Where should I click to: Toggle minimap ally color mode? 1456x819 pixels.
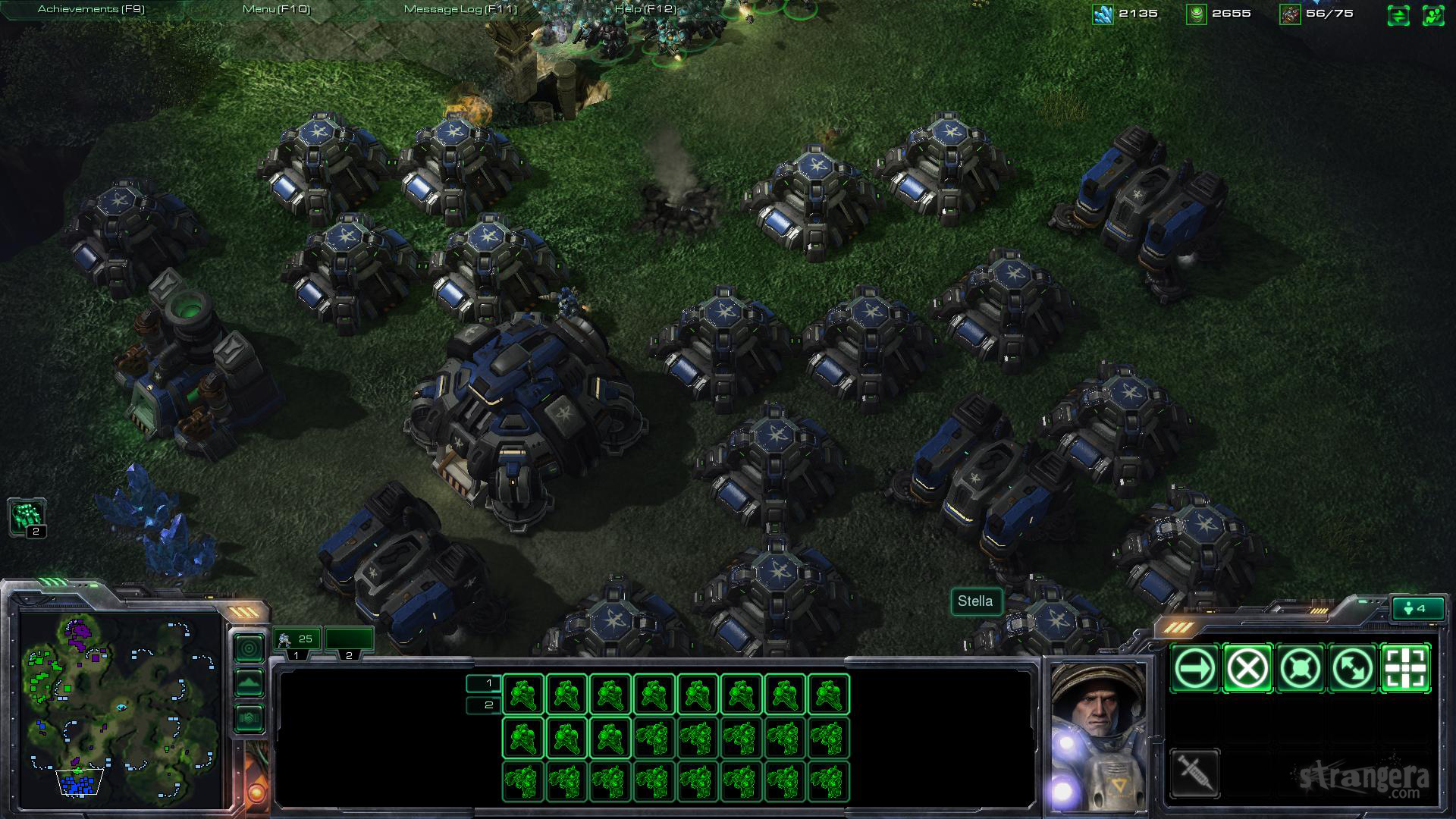(x=249, y=717)
